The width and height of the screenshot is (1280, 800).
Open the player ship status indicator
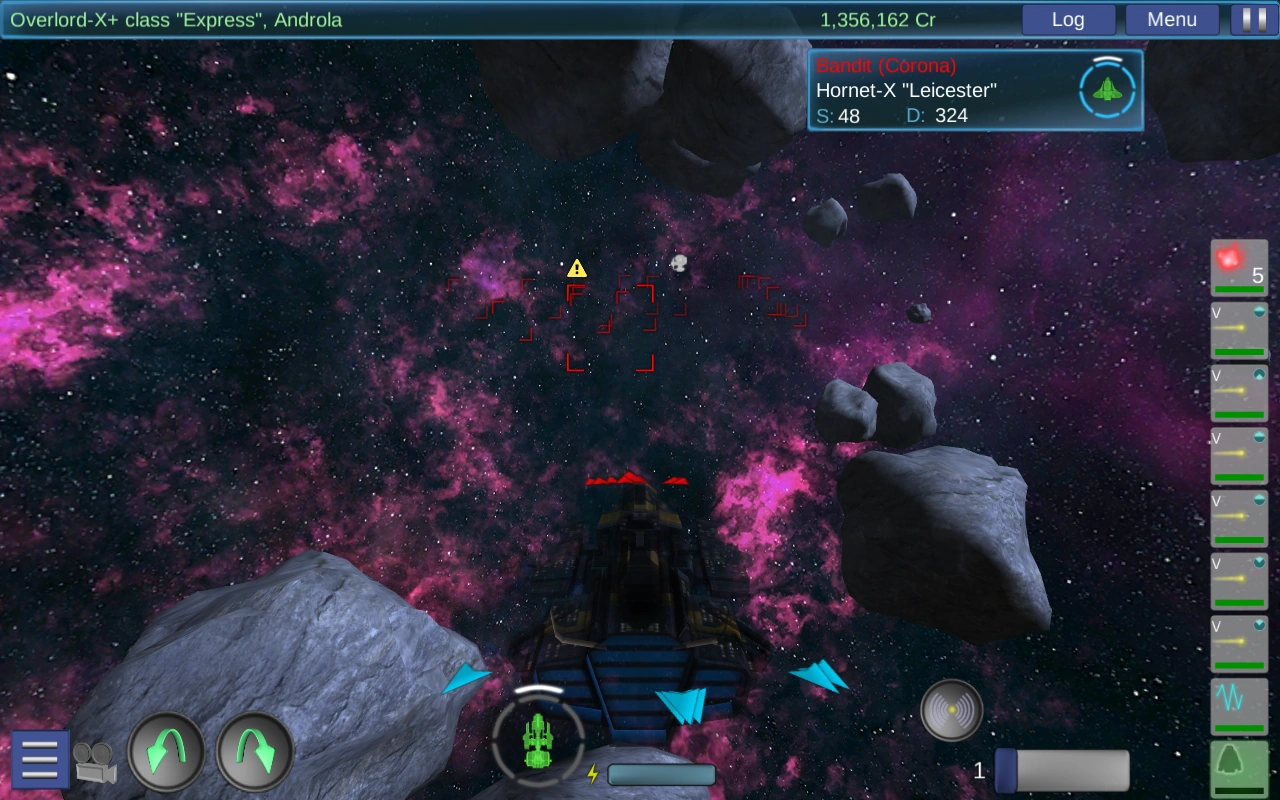click(x=538, y=740)
